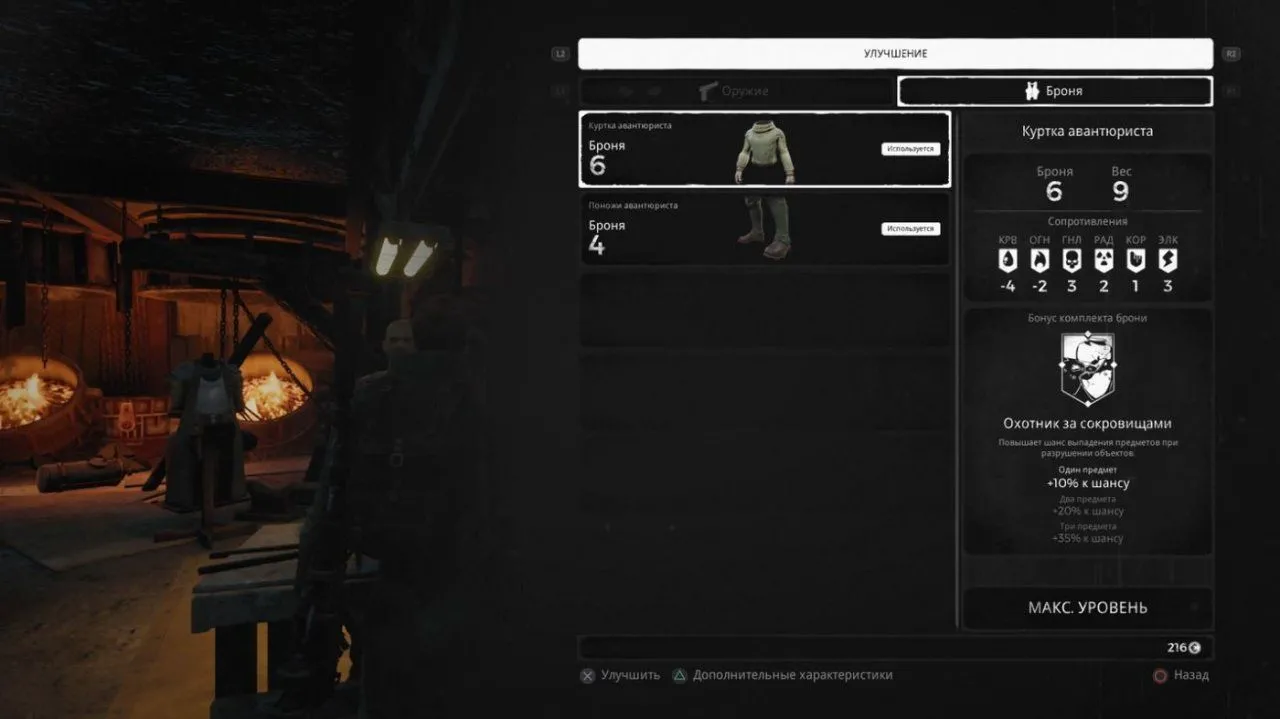1280x719 pixels.
Task: Choose the Куртка авантюриста armor row
Action: pos(764,149)
